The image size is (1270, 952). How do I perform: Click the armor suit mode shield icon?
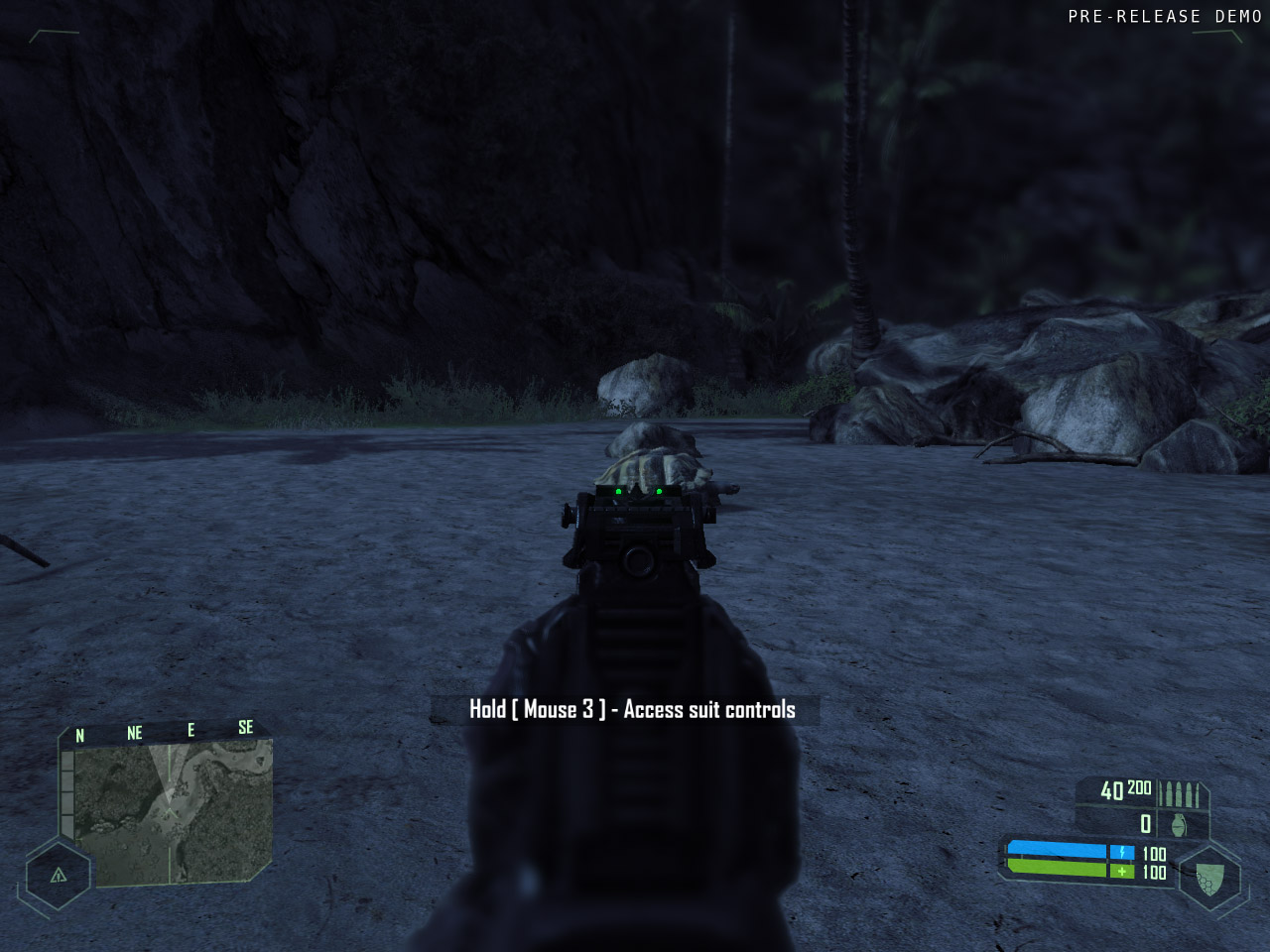point(1209,878)
